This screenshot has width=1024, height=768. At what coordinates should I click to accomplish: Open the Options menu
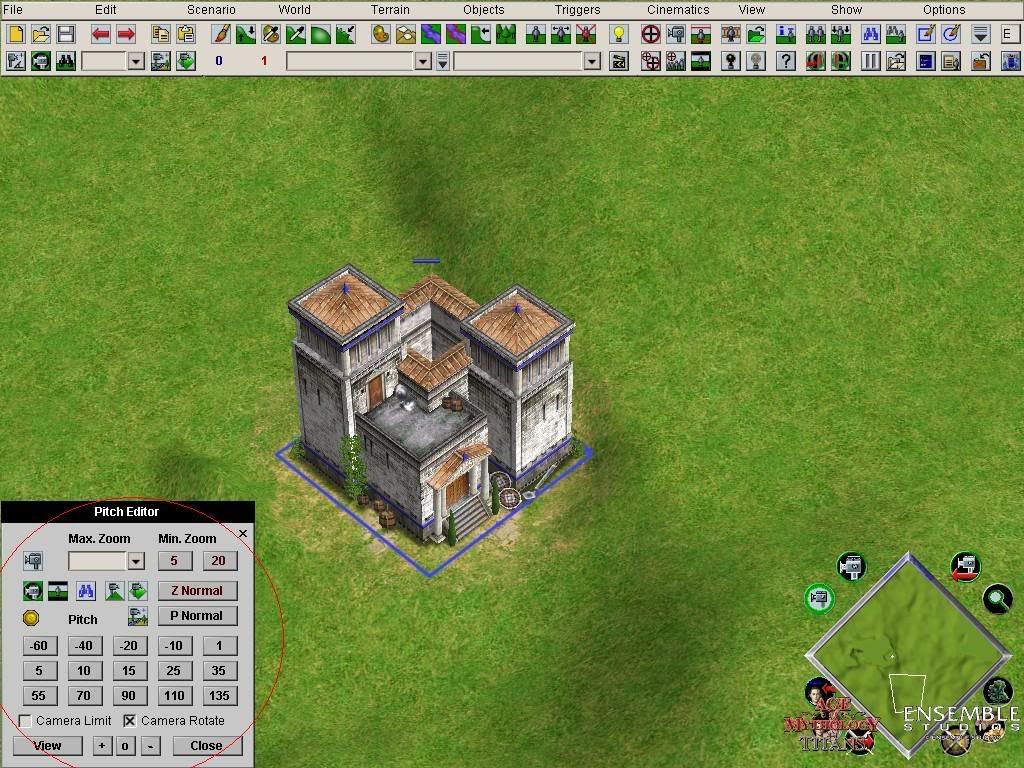point(944,10)
